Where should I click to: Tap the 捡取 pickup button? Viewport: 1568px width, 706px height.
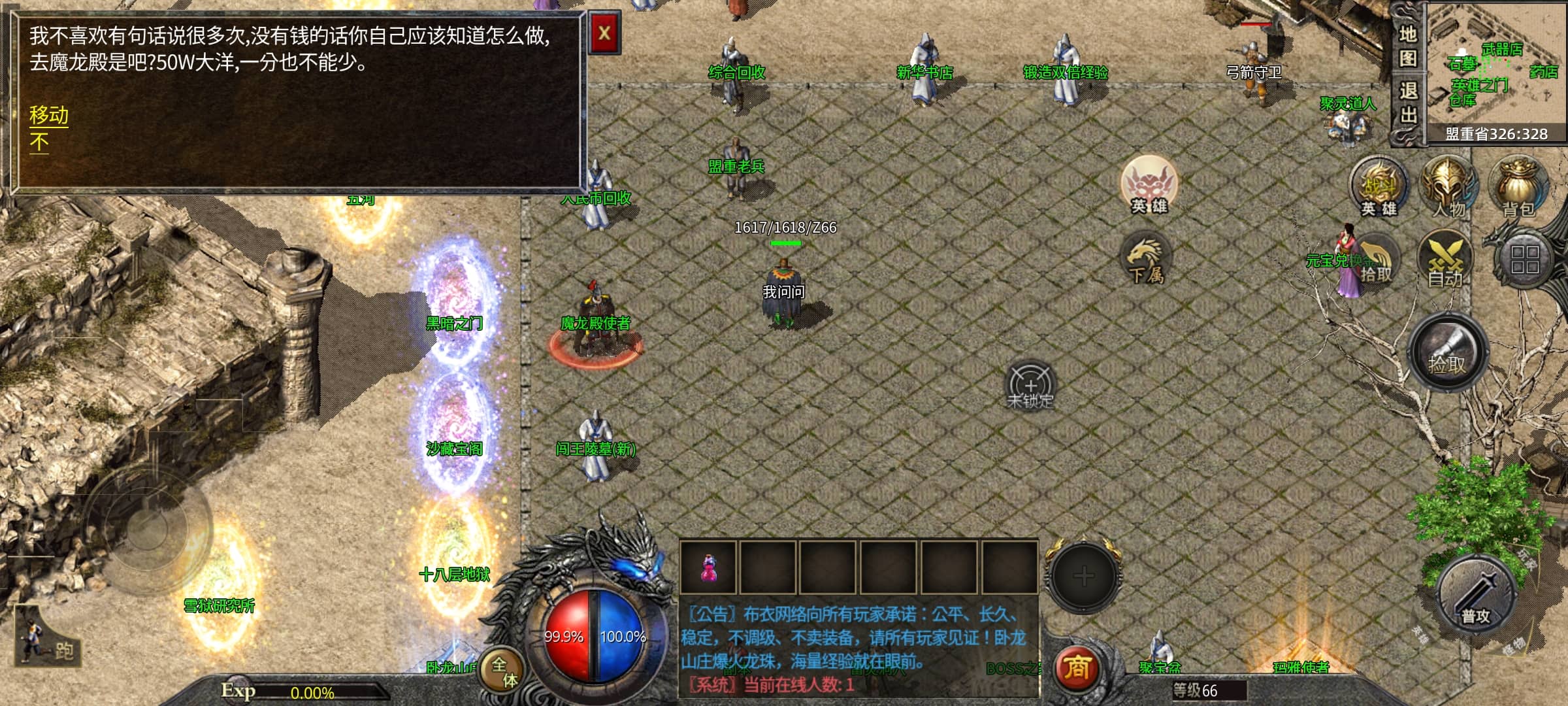click(1447, 354)
